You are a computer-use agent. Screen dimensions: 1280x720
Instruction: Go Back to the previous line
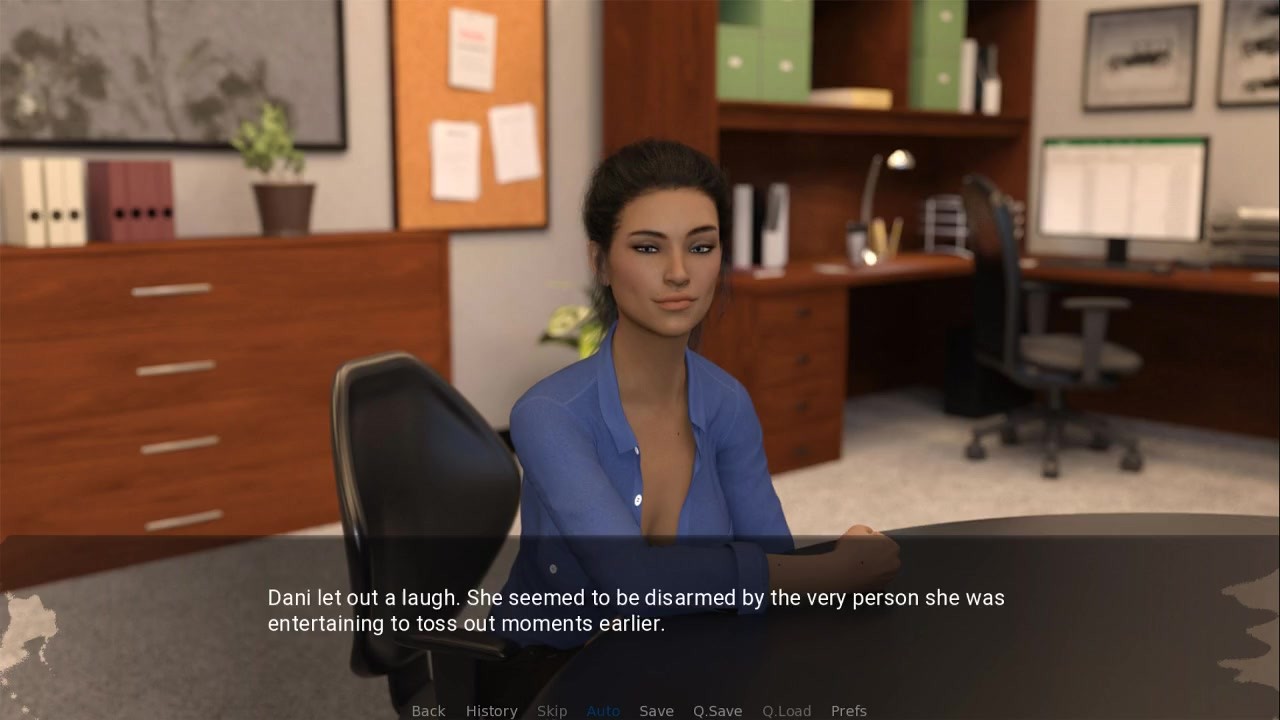pyautogui.click(x=428, y=711)
